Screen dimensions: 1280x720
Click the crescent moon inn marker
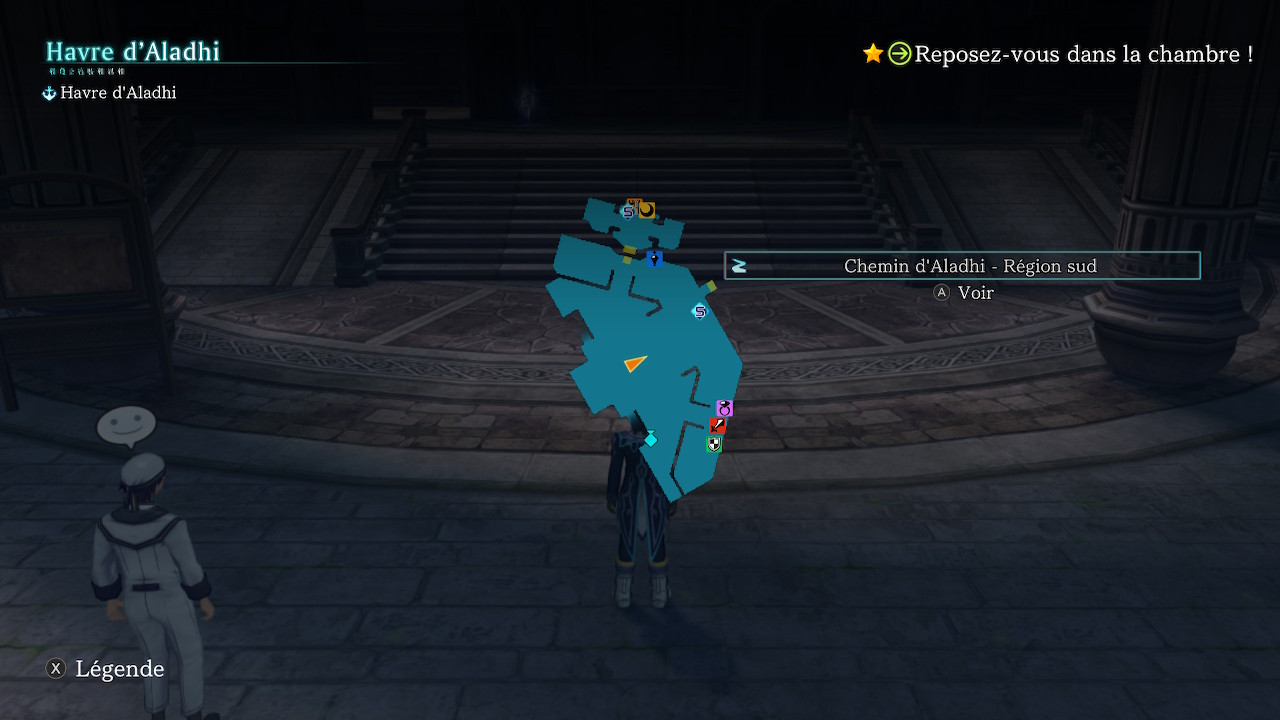[646, 209]
